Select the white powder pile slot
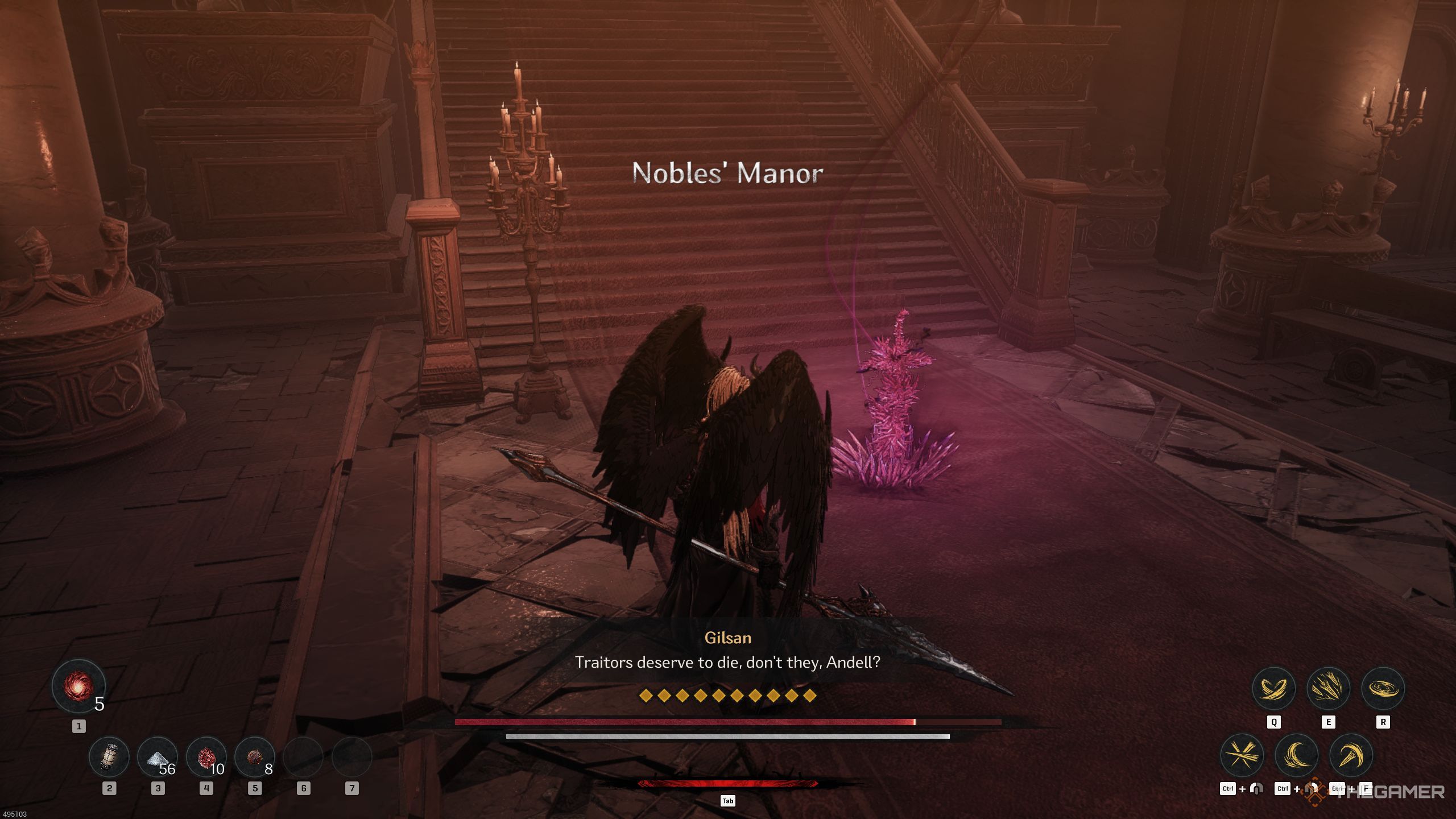This screenshot has width=1456, height=819. pos(158,757)
